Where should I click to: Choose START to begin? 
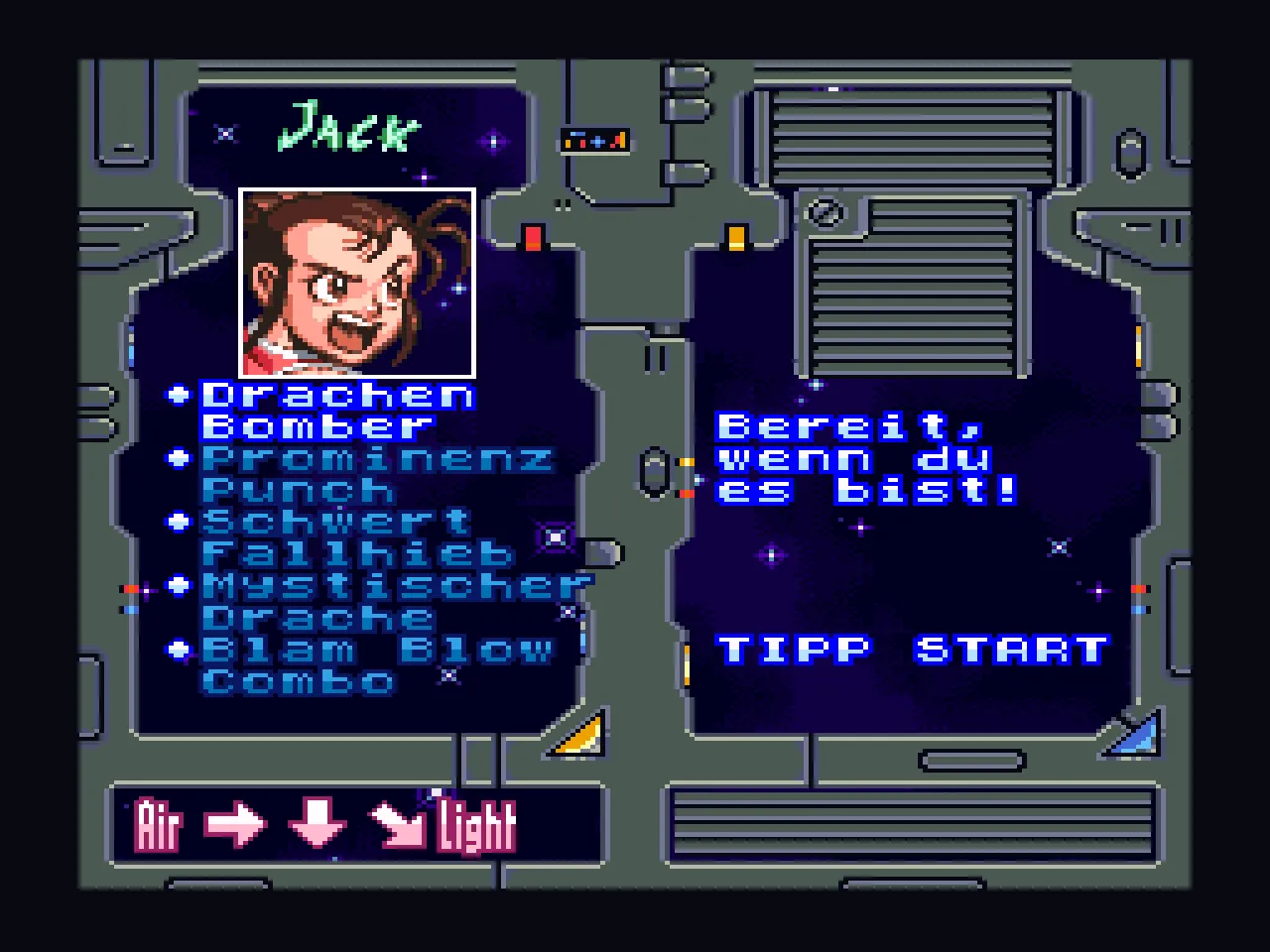point(1010,650)
